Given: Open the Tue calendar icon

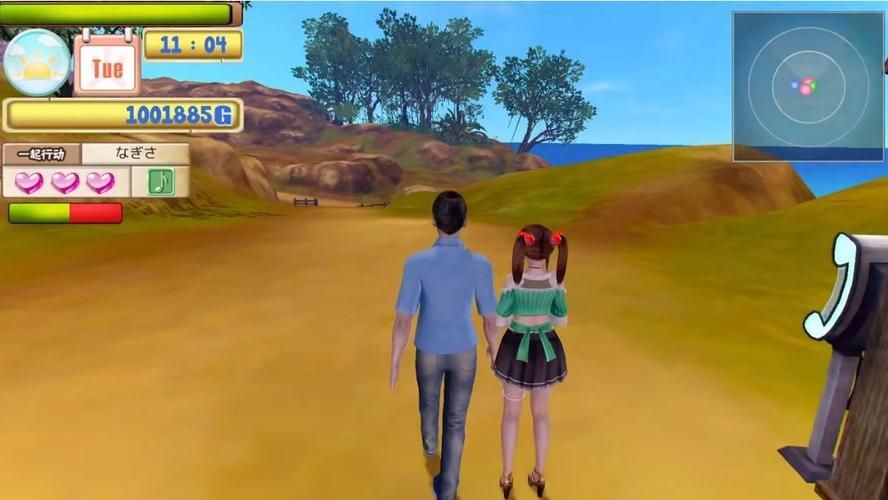Looking at the screenshot, I should 106,65.
